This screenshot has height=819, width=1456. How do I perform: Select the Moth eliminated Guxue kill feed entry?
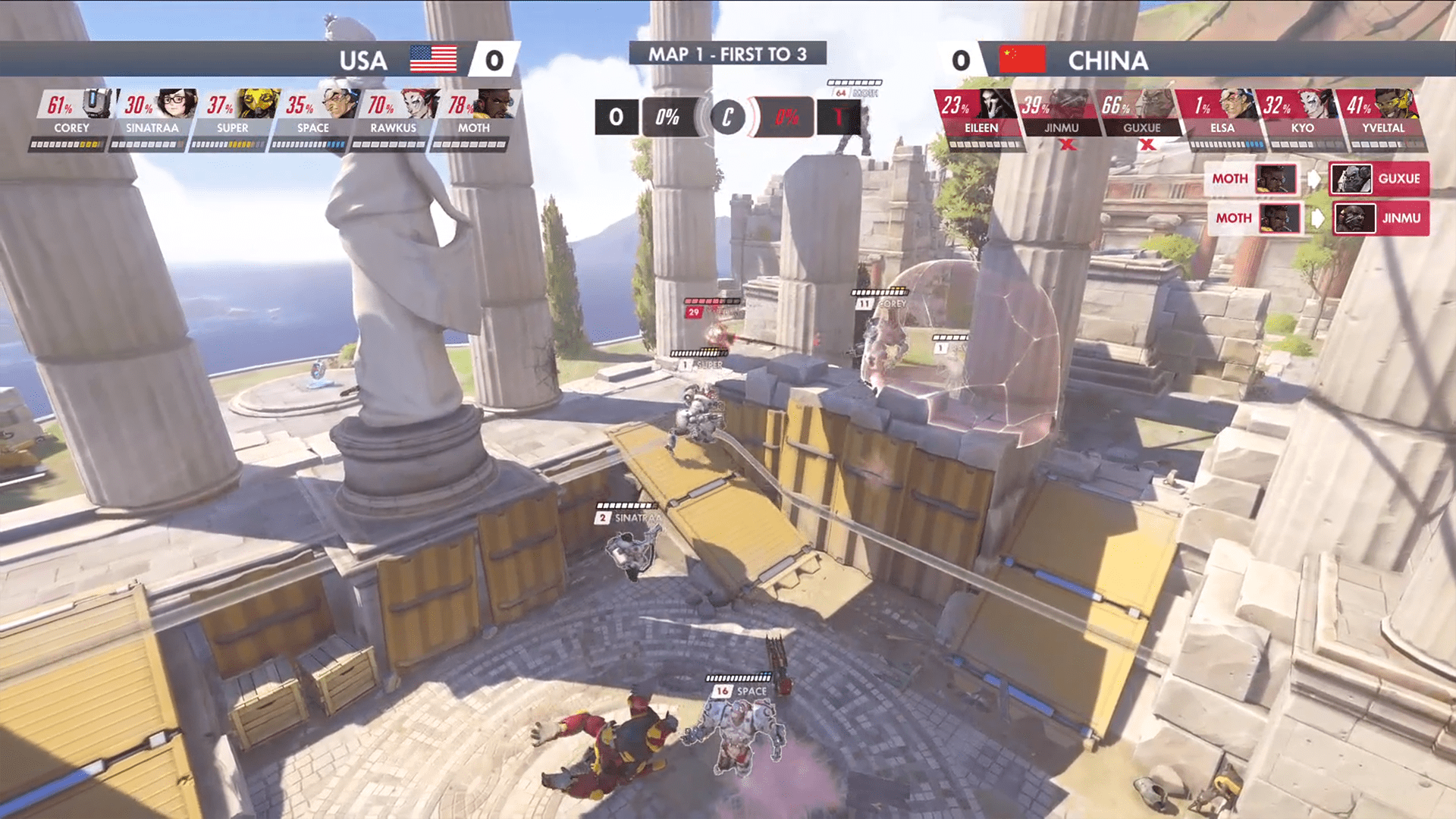1317,179
